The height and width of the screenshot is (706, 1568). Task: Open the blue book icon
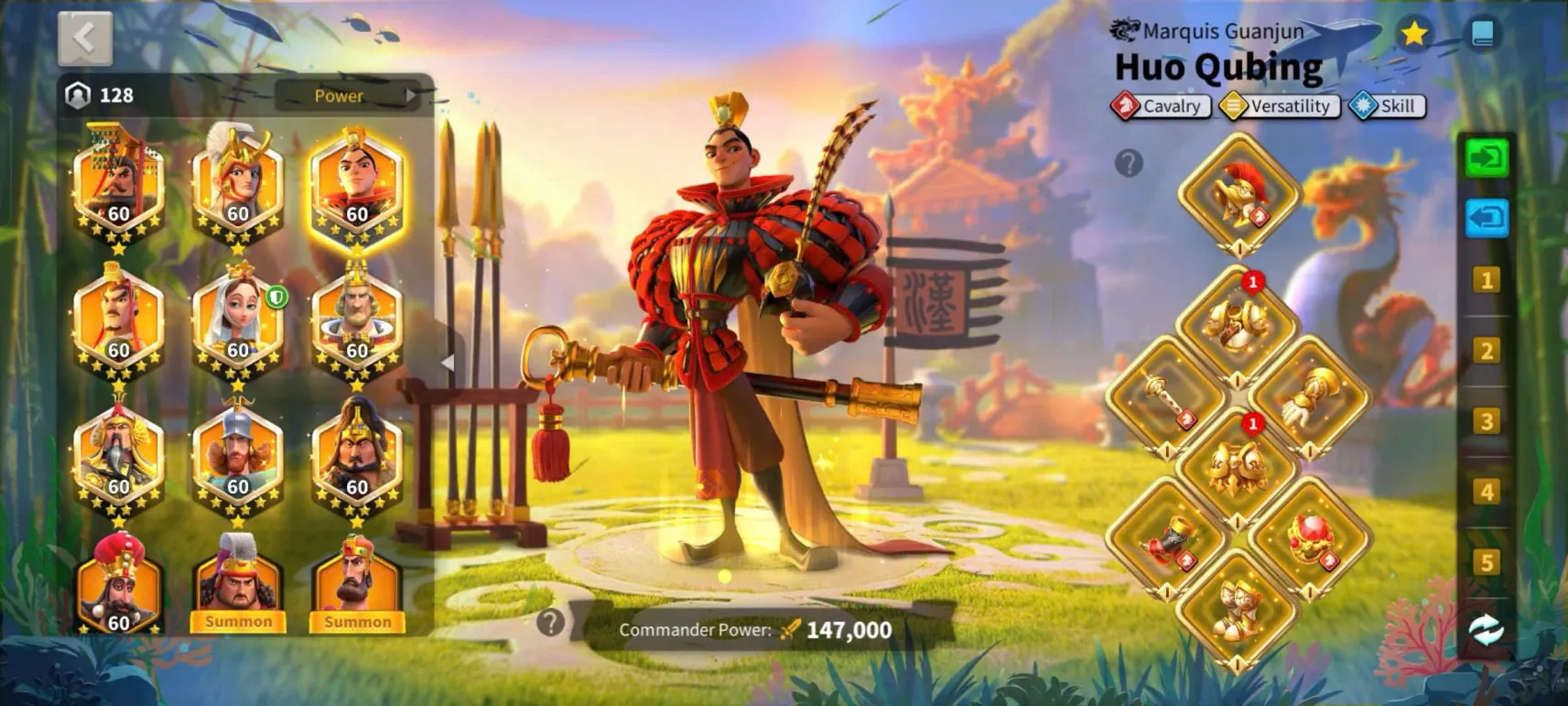1482,34
